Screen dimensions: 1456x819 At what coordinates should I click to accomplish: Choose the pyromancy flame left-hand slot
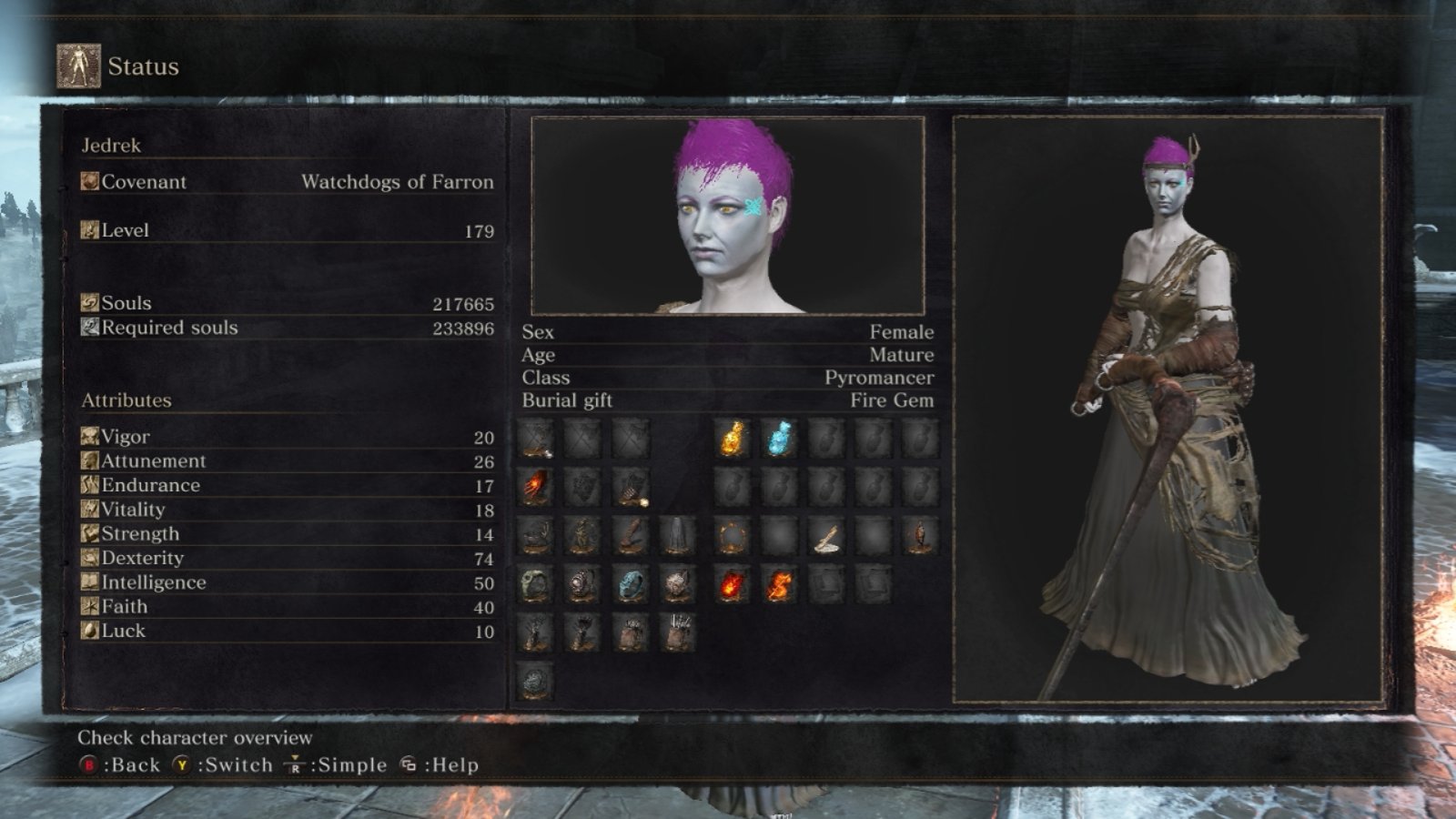(x=536, y=488)
